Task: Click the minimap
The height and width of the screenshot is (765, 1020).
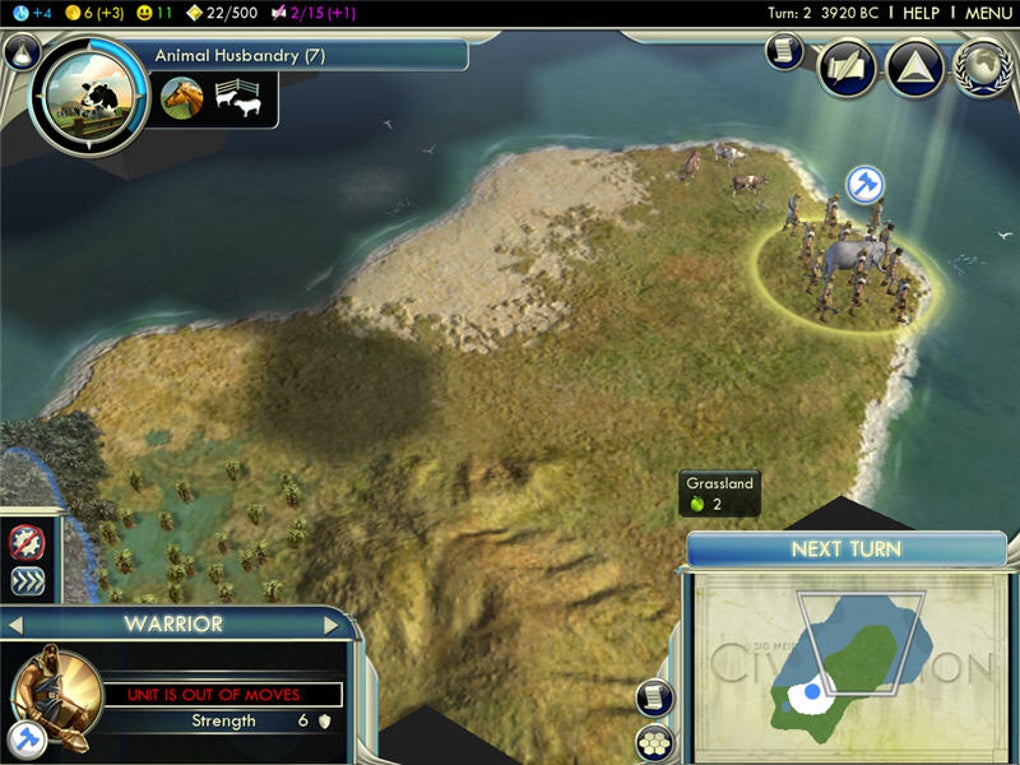Action: tap(845, 665)
